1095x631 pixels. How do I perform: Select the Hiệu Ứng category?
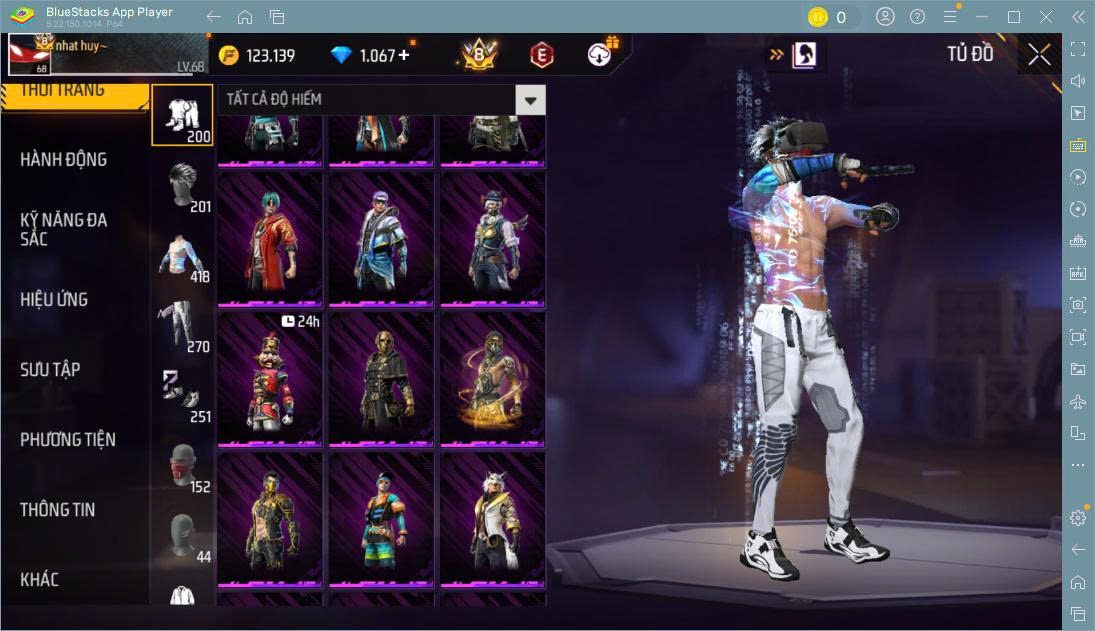[54, 300]
